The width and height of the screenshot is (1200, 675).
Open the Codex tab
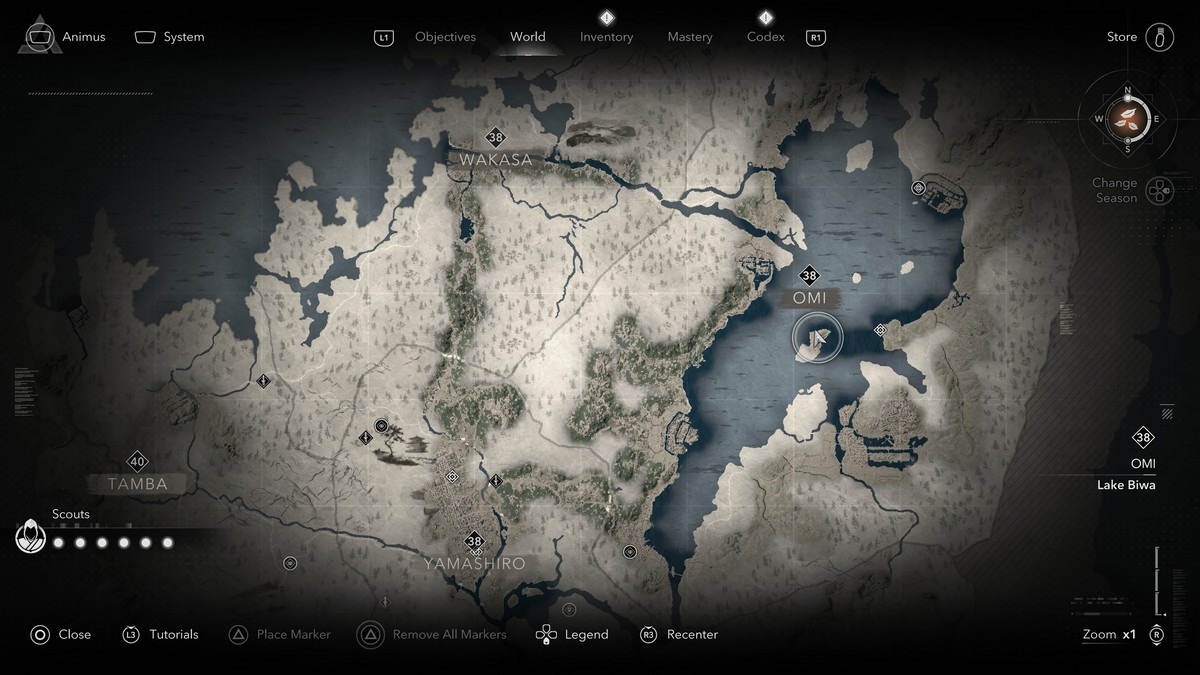point(766,37)
